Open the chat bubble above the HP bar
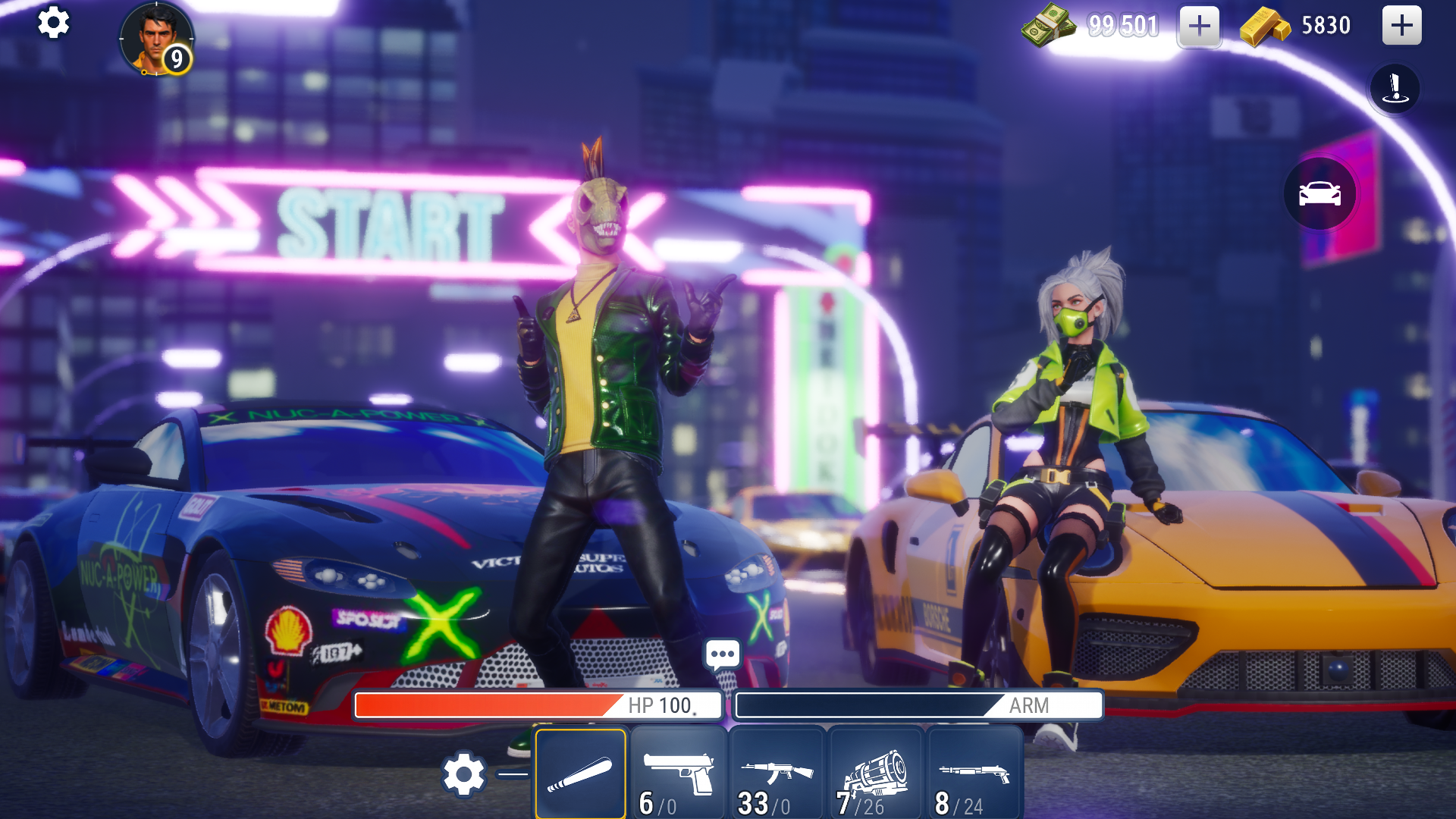 coord(721,653)
